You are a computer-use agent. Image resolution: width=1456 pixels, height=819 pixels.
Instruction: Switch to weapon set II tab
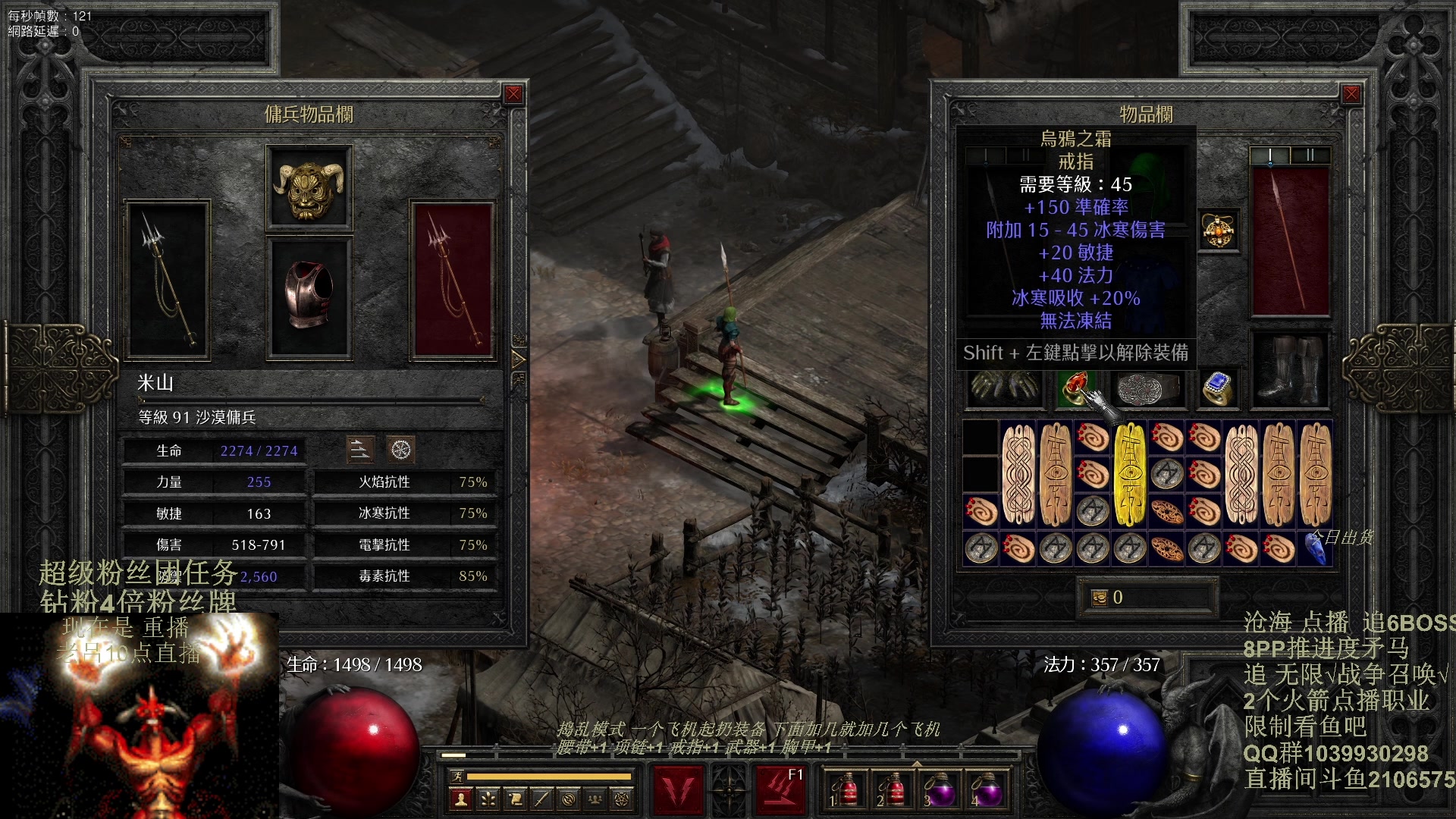click(1310, 155)
